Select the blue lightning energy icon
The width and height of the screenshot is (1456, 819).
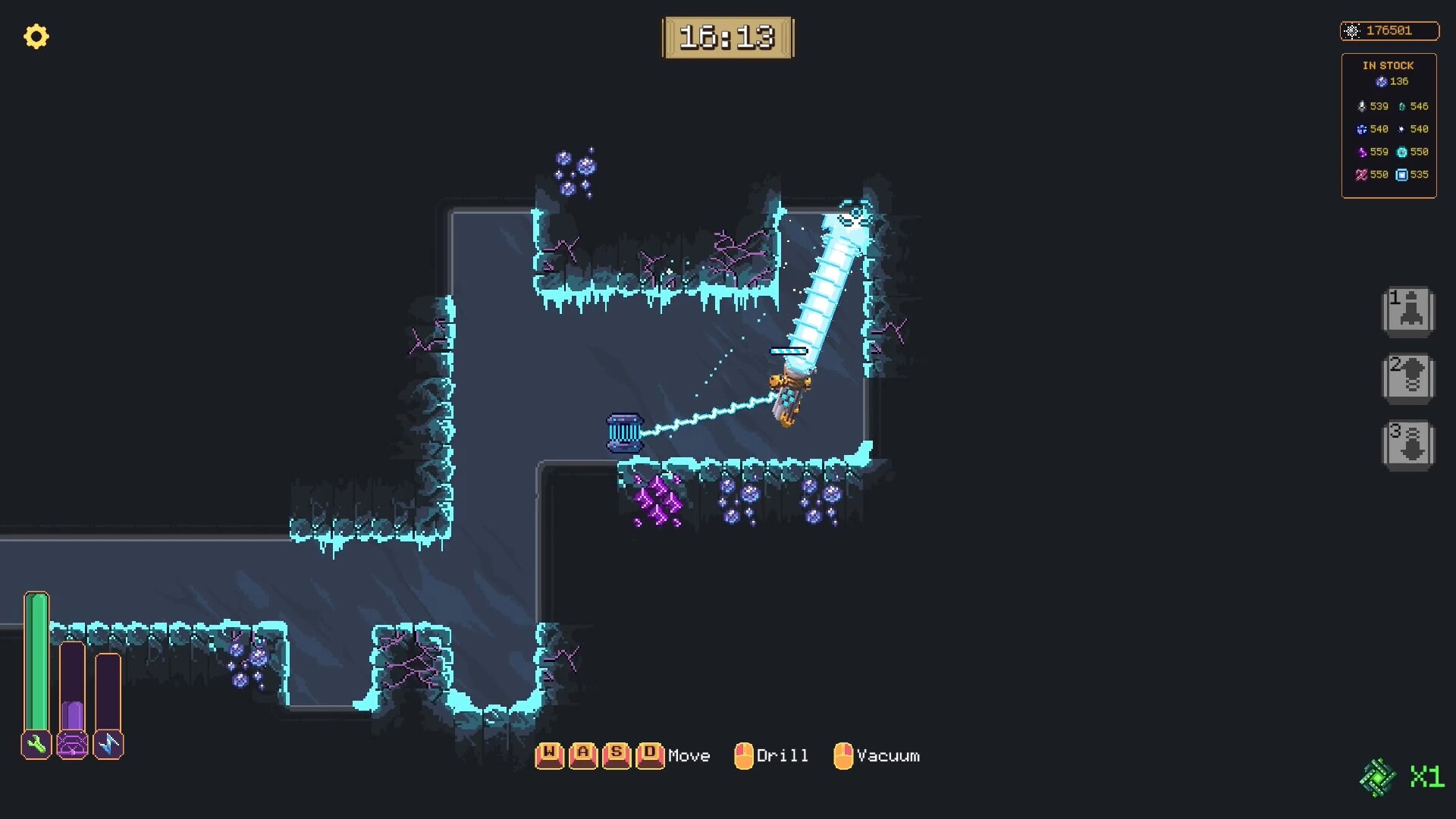coord(108,744)
